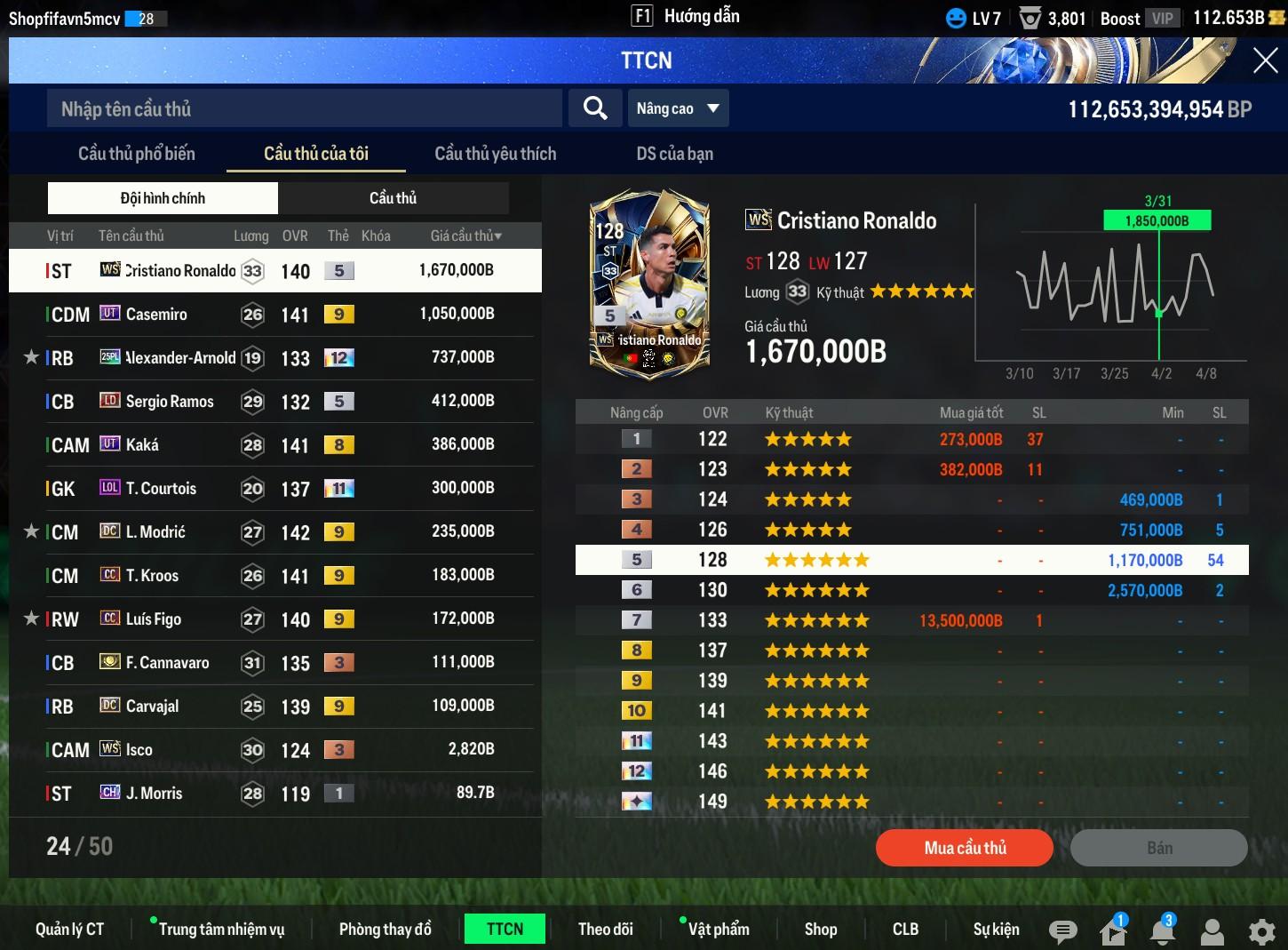Check the notification bell icon

tap(1162, 930)
